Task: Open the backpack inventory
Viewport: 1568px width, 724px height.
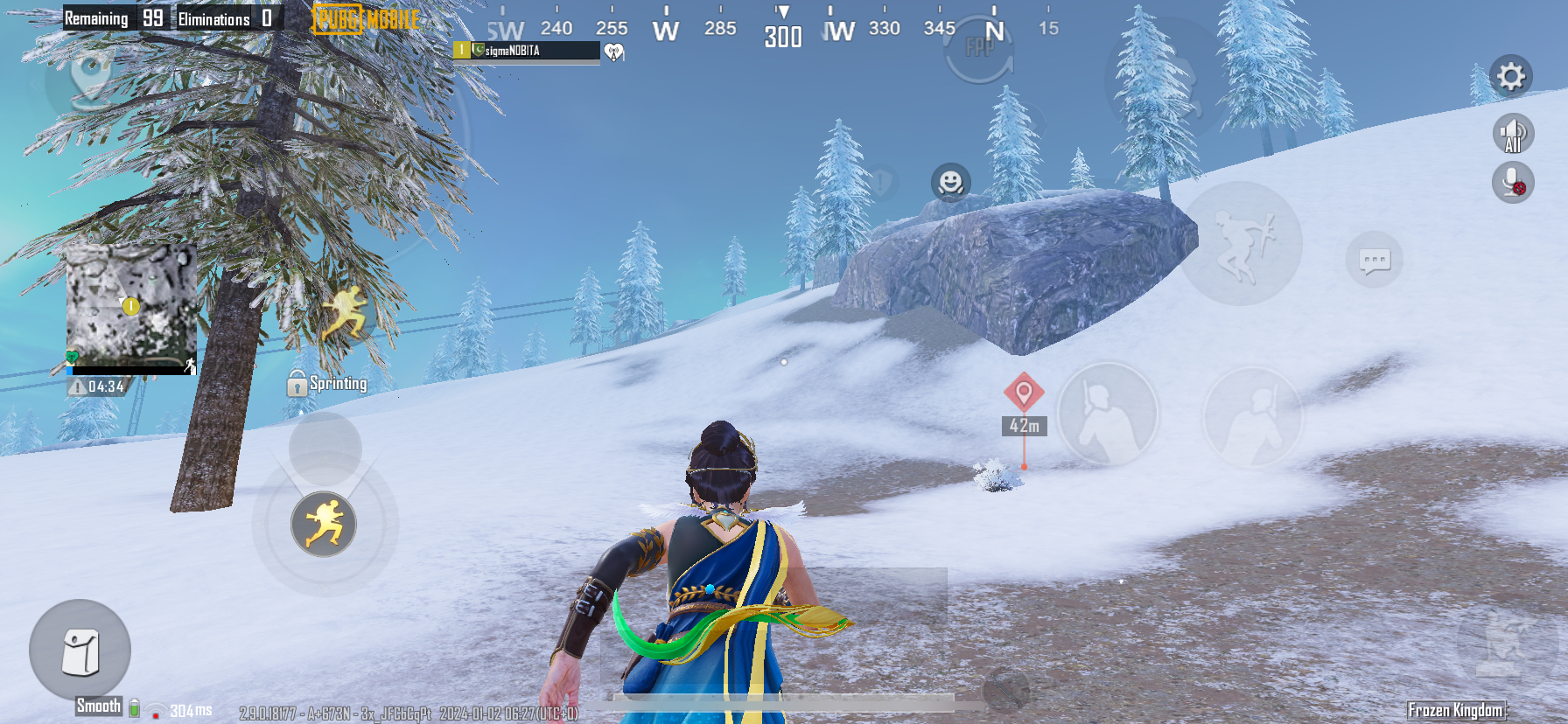Action: 80,651
